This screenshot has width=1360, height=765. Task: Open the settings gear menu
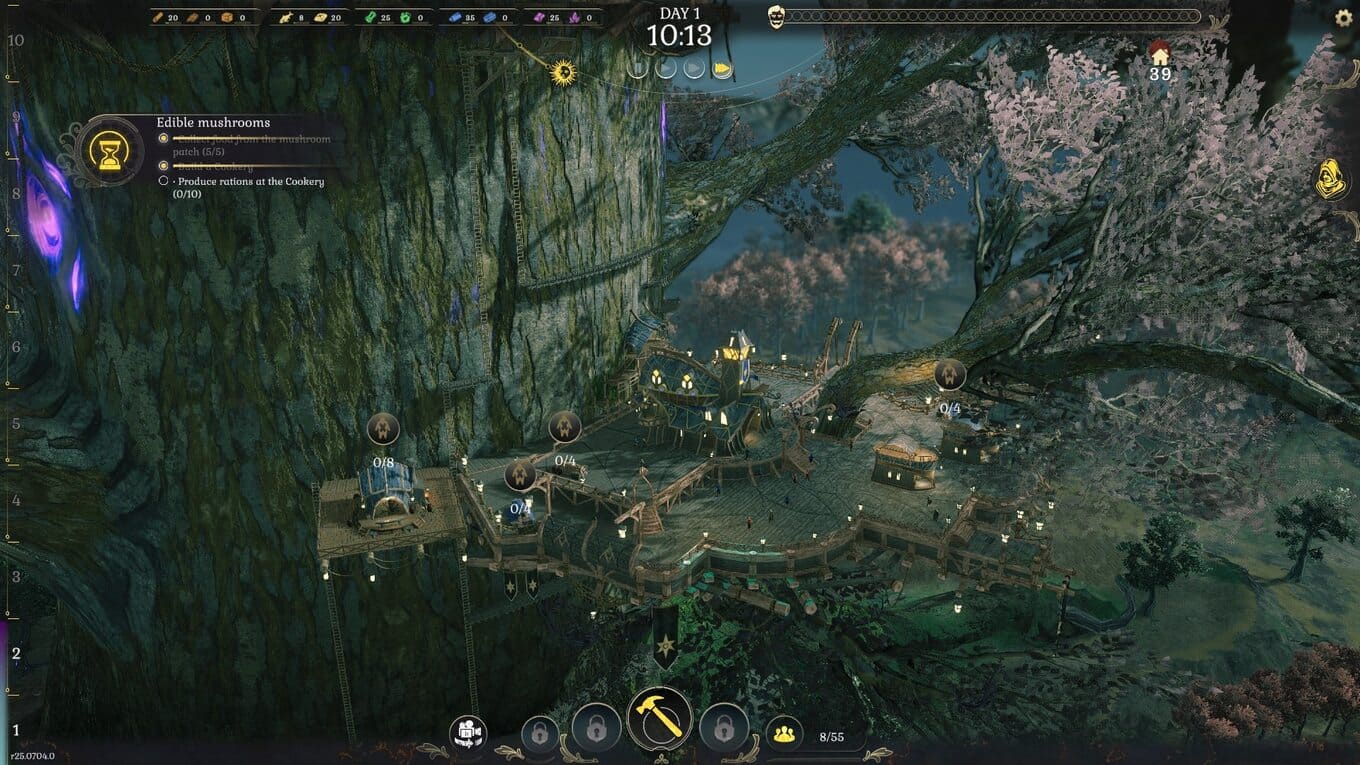click(x=1344, y=18)
